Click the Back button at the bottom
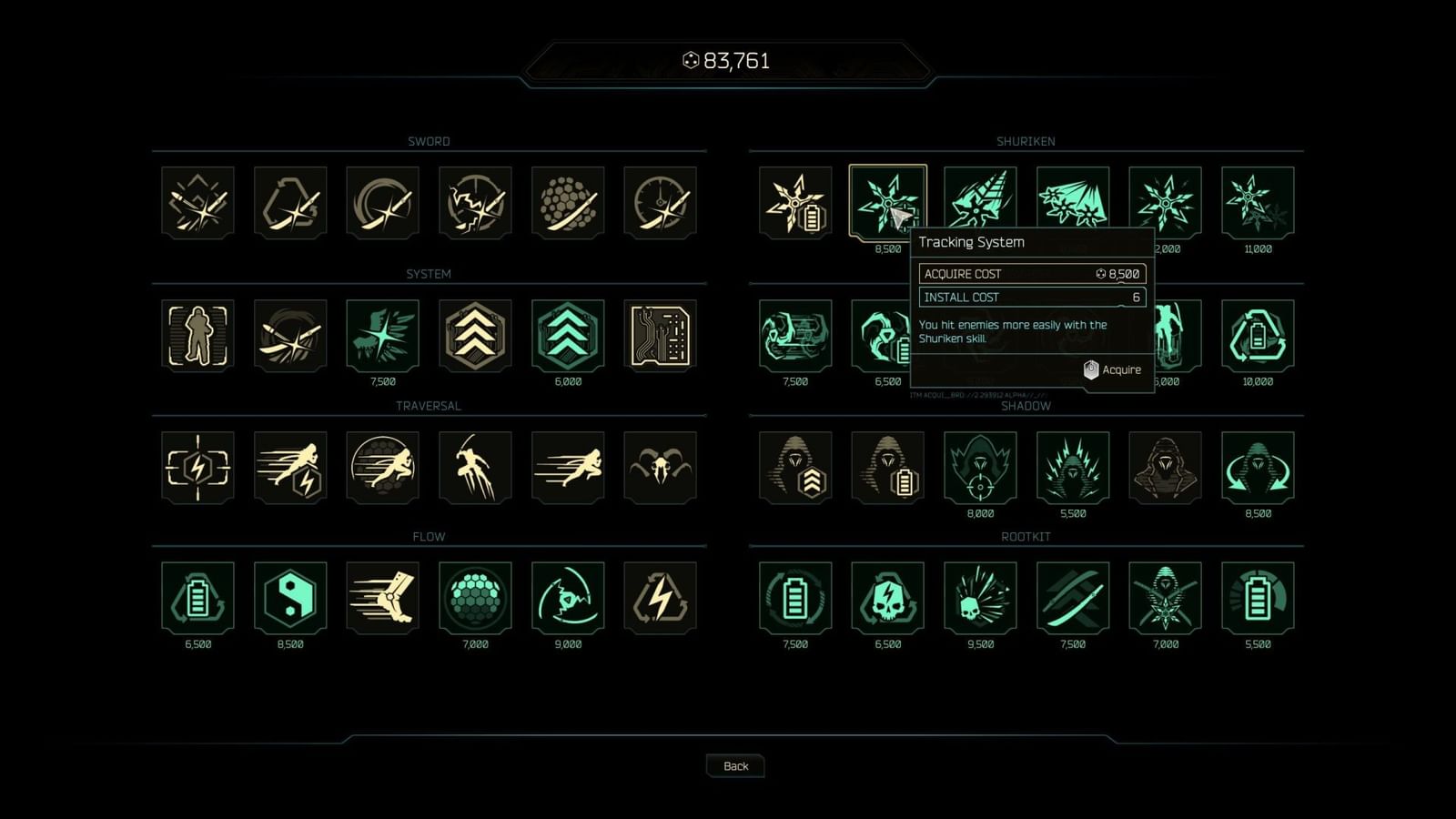The width and height of the screenshot is (1456, 819). 735,765
